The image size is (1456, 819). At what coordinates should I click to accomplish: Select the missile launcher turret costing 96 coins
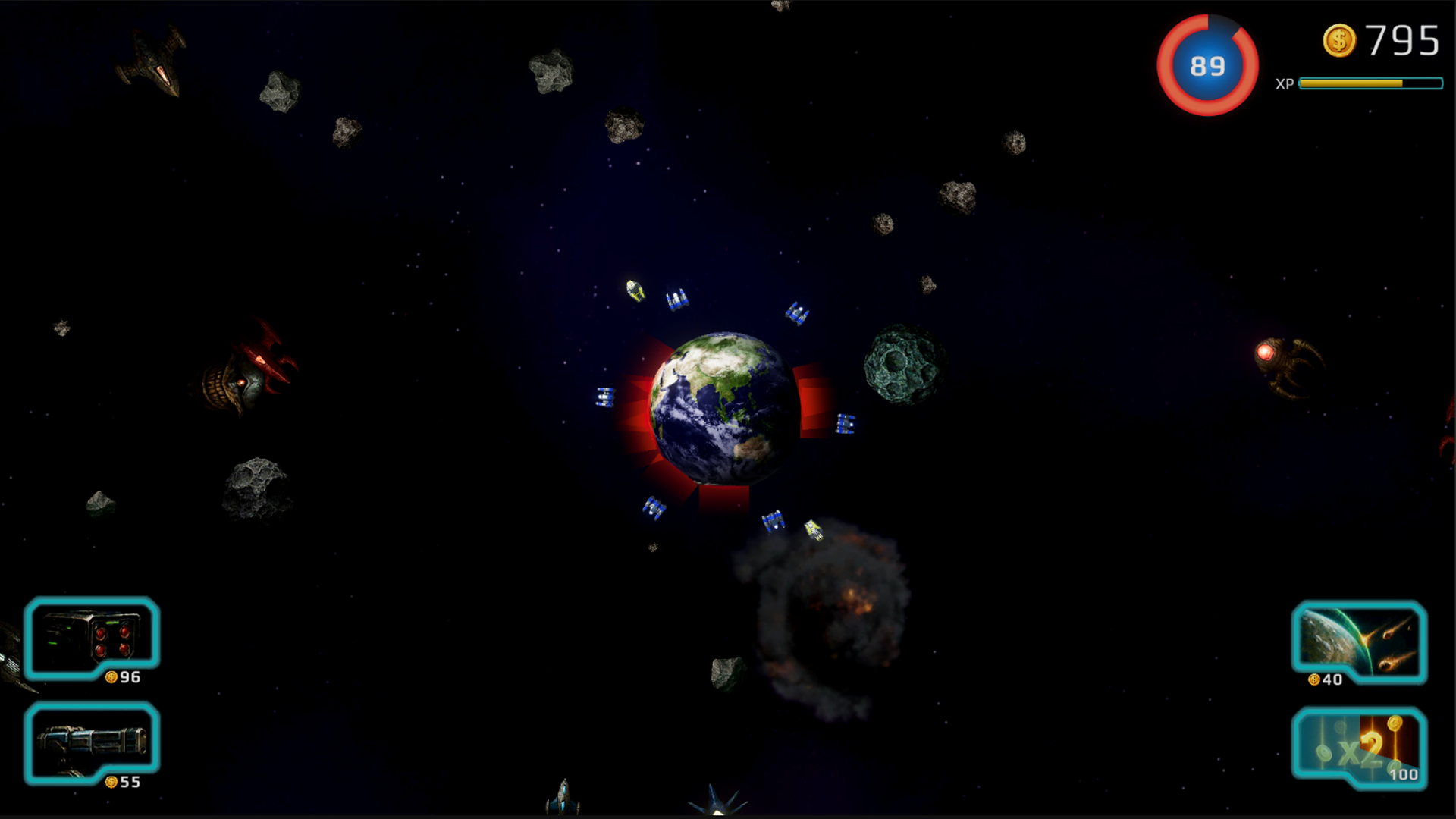tap(91, 641)
